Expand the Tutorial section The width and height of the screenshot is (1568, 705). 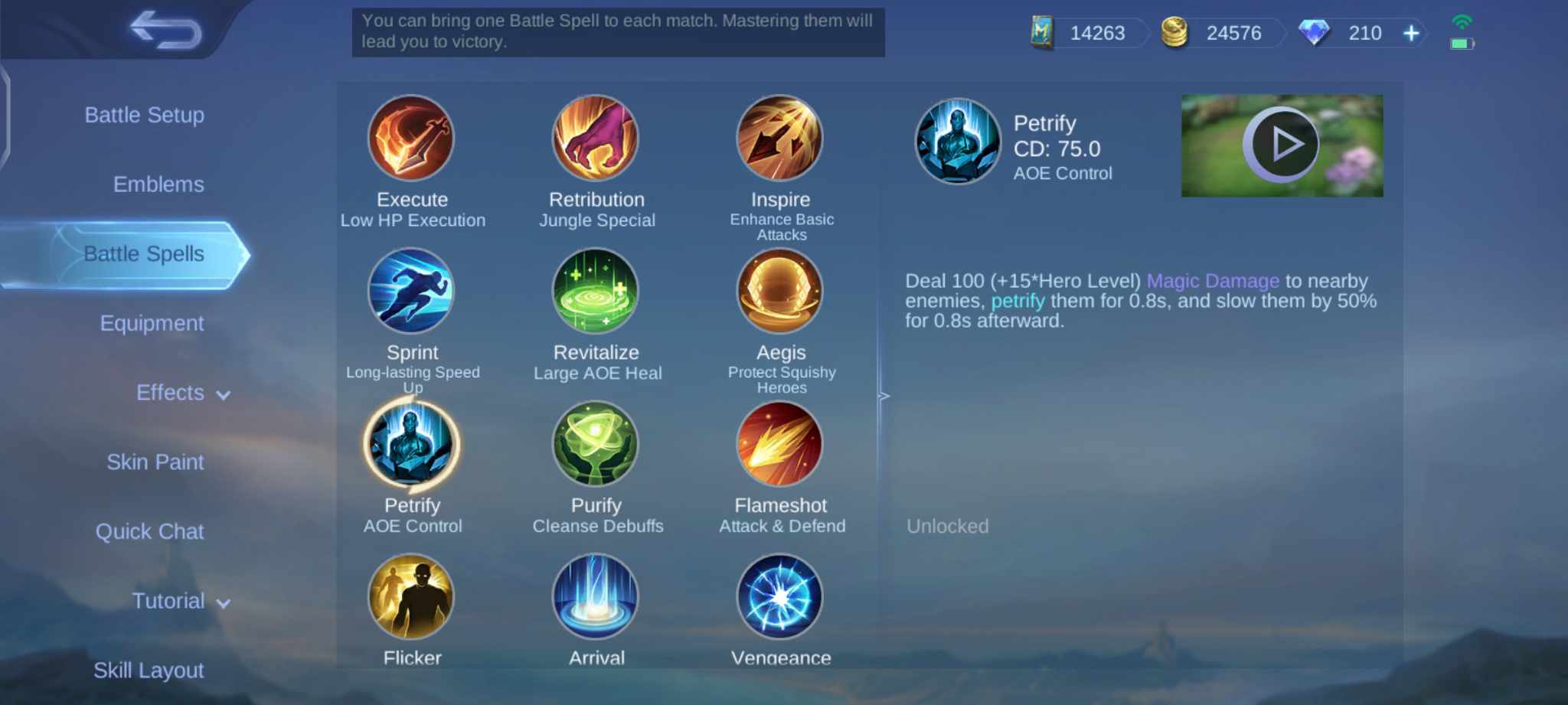(181, 601)
